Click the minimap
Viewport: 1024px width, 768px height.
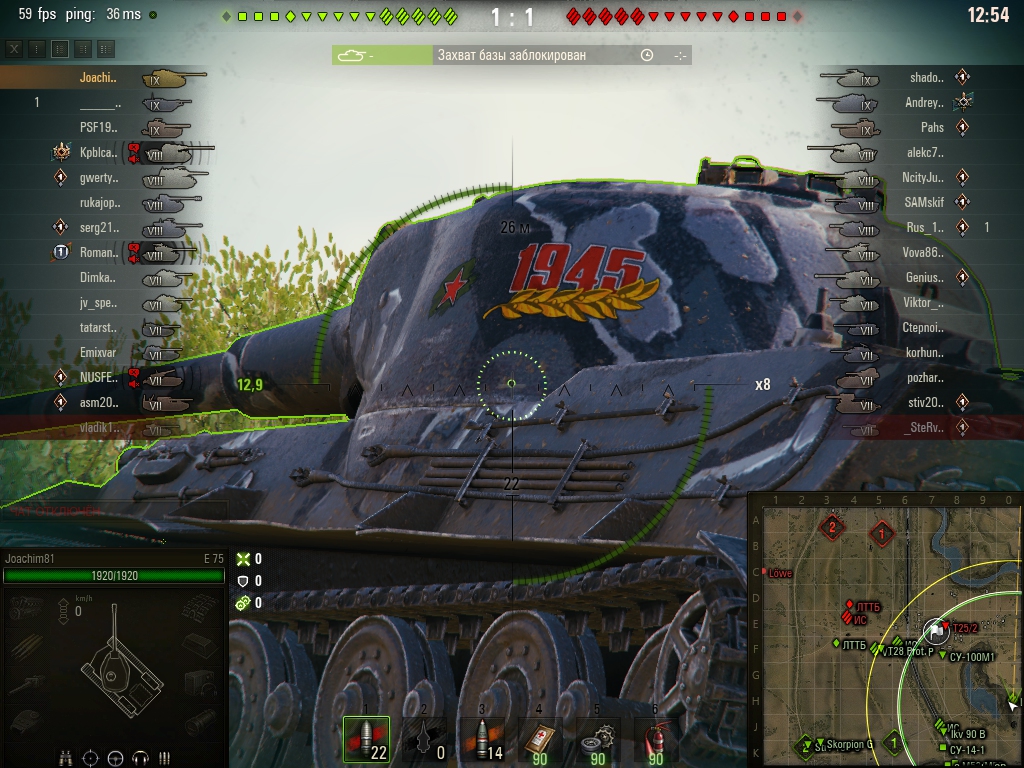click(x=885, y=630)
